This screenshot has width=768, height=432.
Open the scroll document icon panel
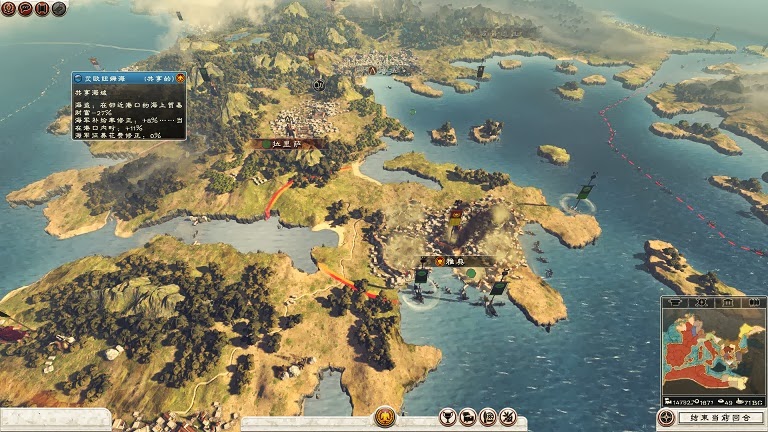pyautogui.click(x=487, y=416)
